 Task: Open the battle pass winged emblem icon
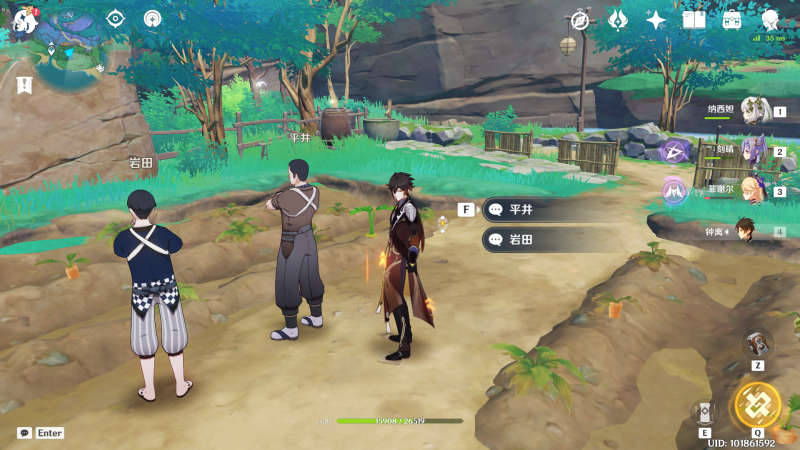(618, 20)
